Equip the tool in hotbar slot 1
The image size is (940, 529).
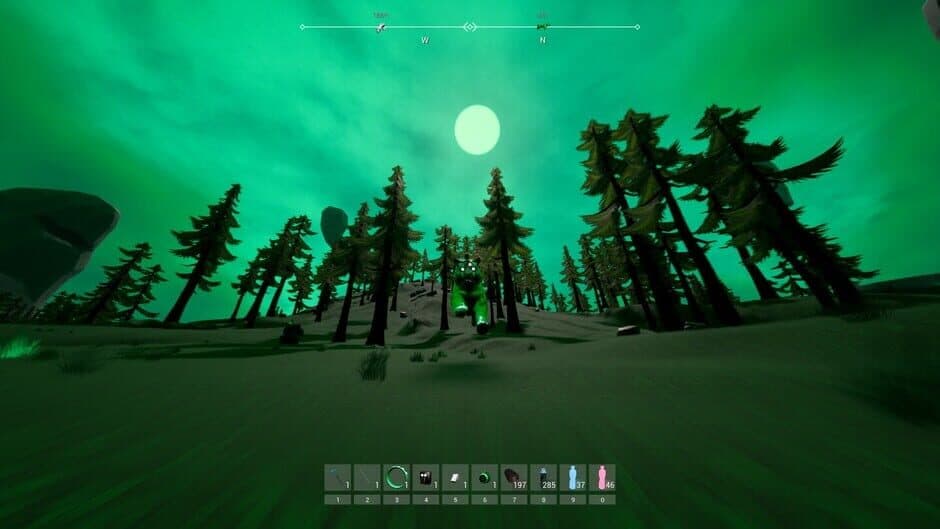[x=338, y=477]
